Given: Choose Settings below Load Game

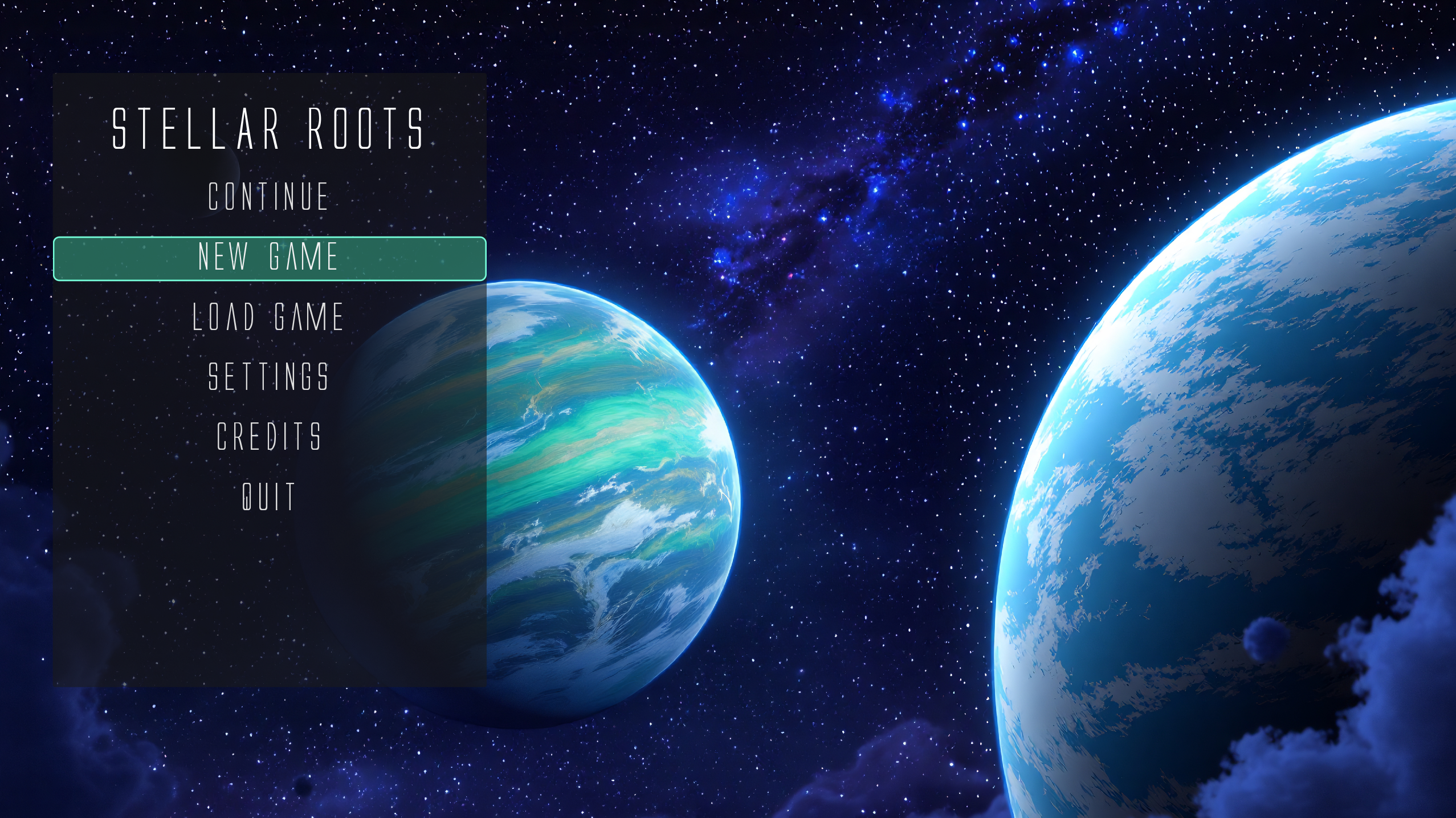Looking at the screenshot, I should pos(268,376).
